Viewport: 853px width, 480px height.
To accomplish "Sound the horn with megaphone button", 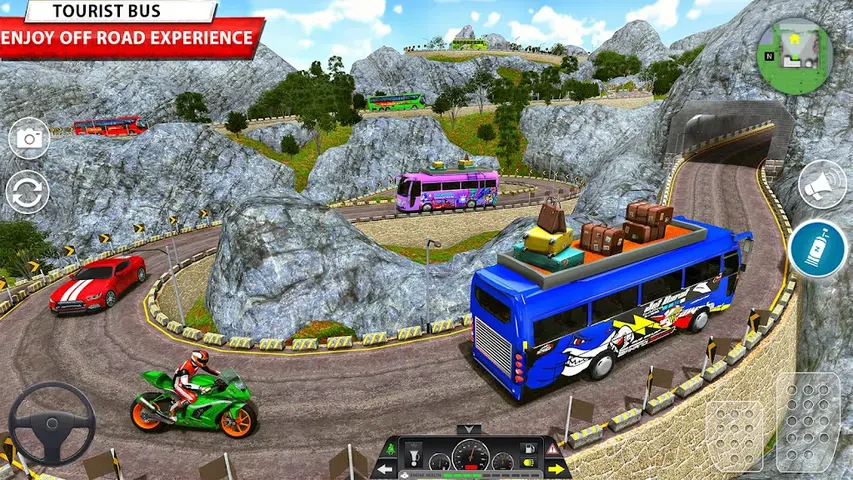I will [822, 184].
